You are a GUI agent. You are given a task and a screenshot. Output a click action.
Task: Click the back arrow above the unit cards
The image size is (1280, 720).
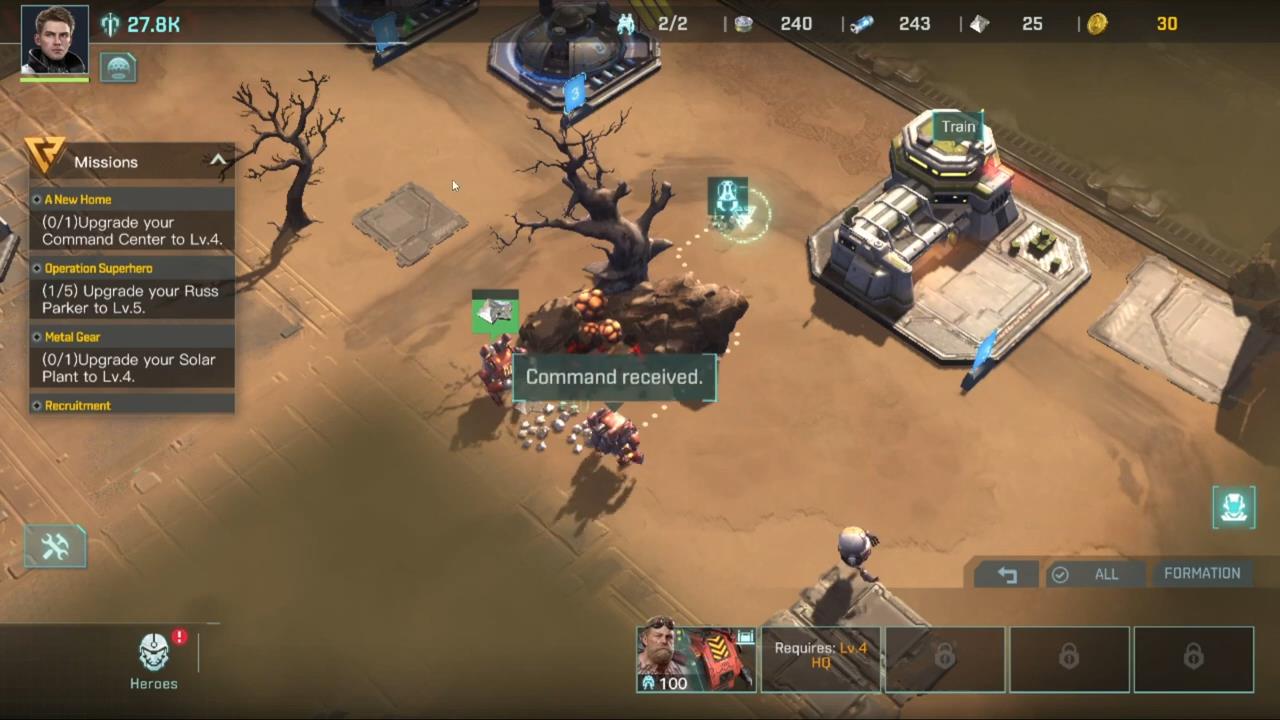[1007, 573]
